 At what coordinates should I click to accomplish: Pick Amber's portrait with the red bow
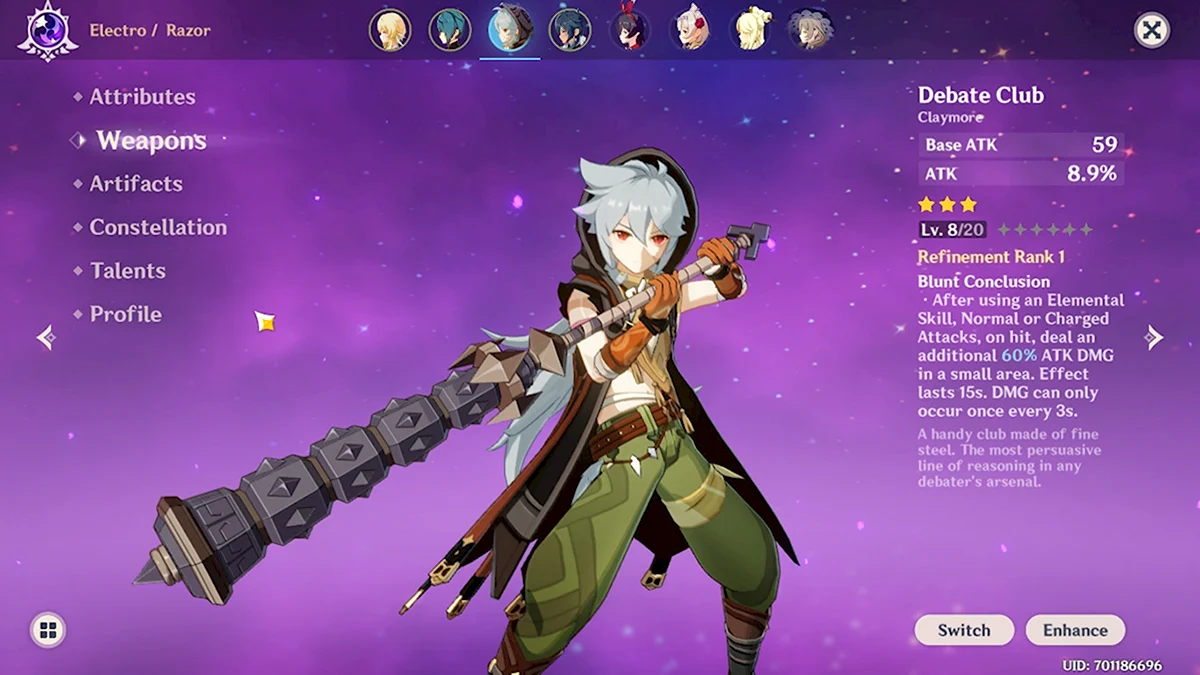click(630, 30)
